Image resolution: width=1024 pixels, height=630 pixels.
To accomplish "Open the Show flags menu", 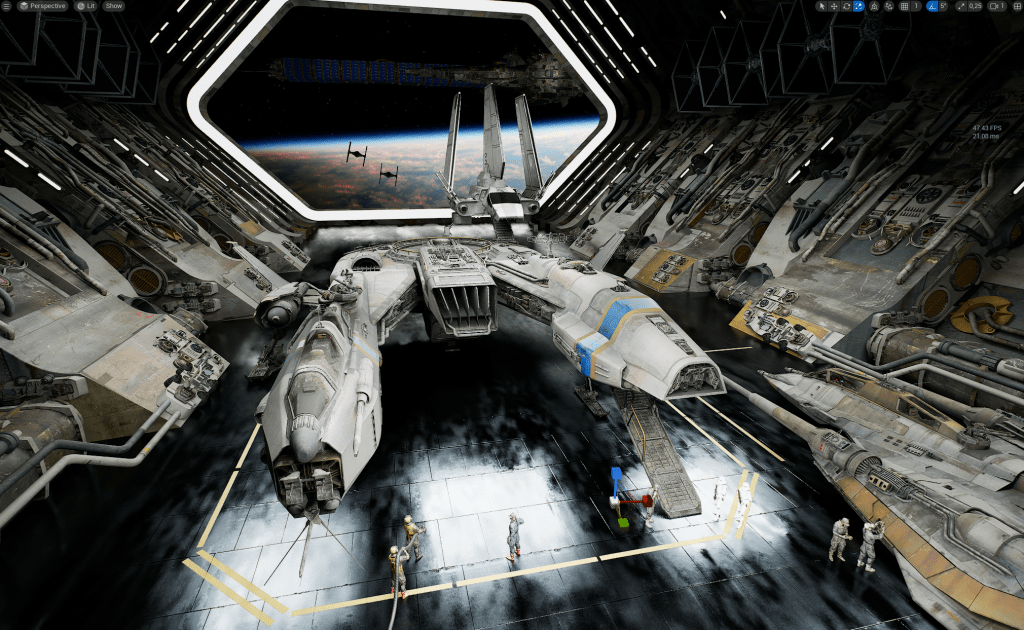I will coord(113,6).
